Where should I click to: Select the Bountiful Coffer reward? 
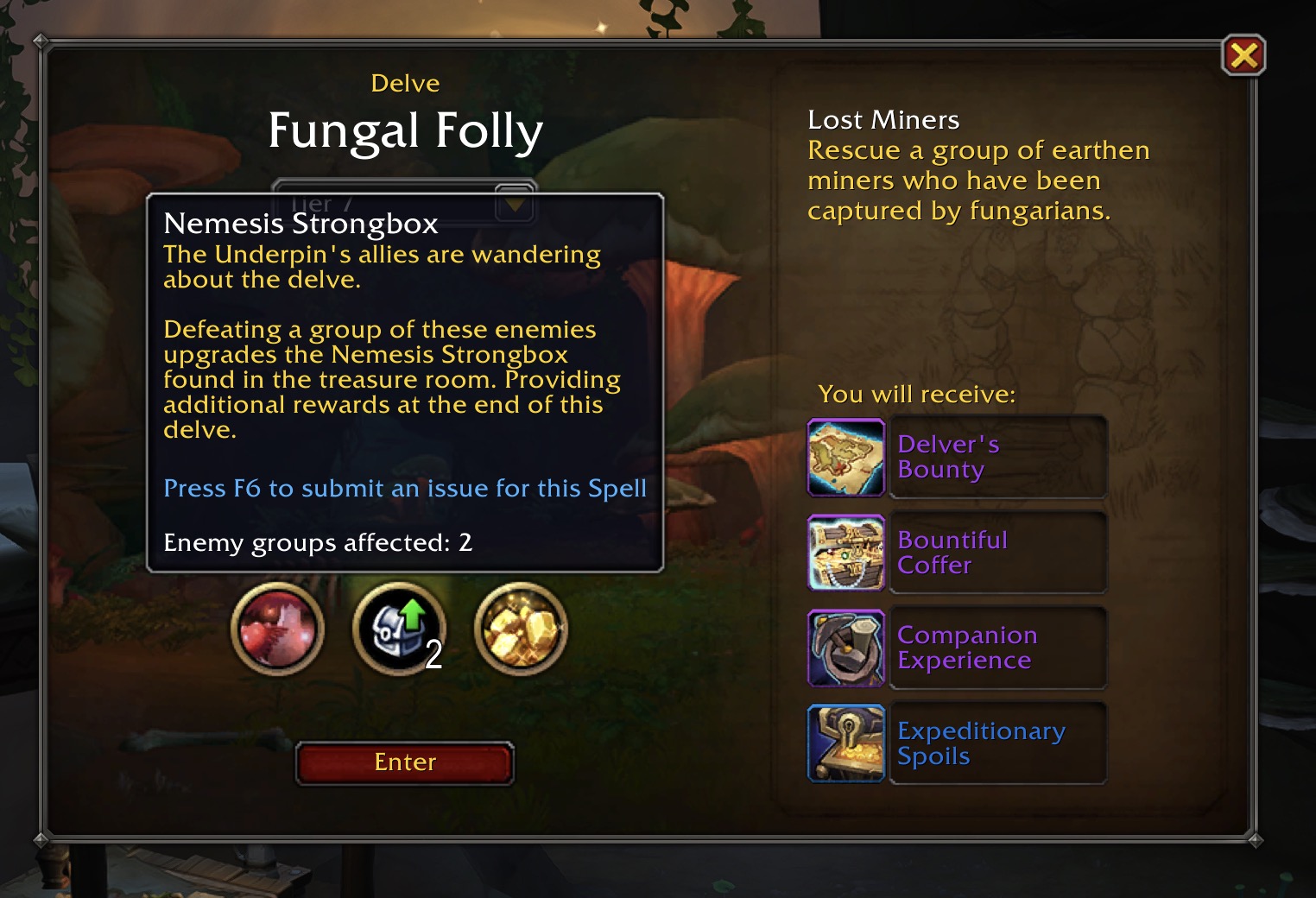pos(956,553)
